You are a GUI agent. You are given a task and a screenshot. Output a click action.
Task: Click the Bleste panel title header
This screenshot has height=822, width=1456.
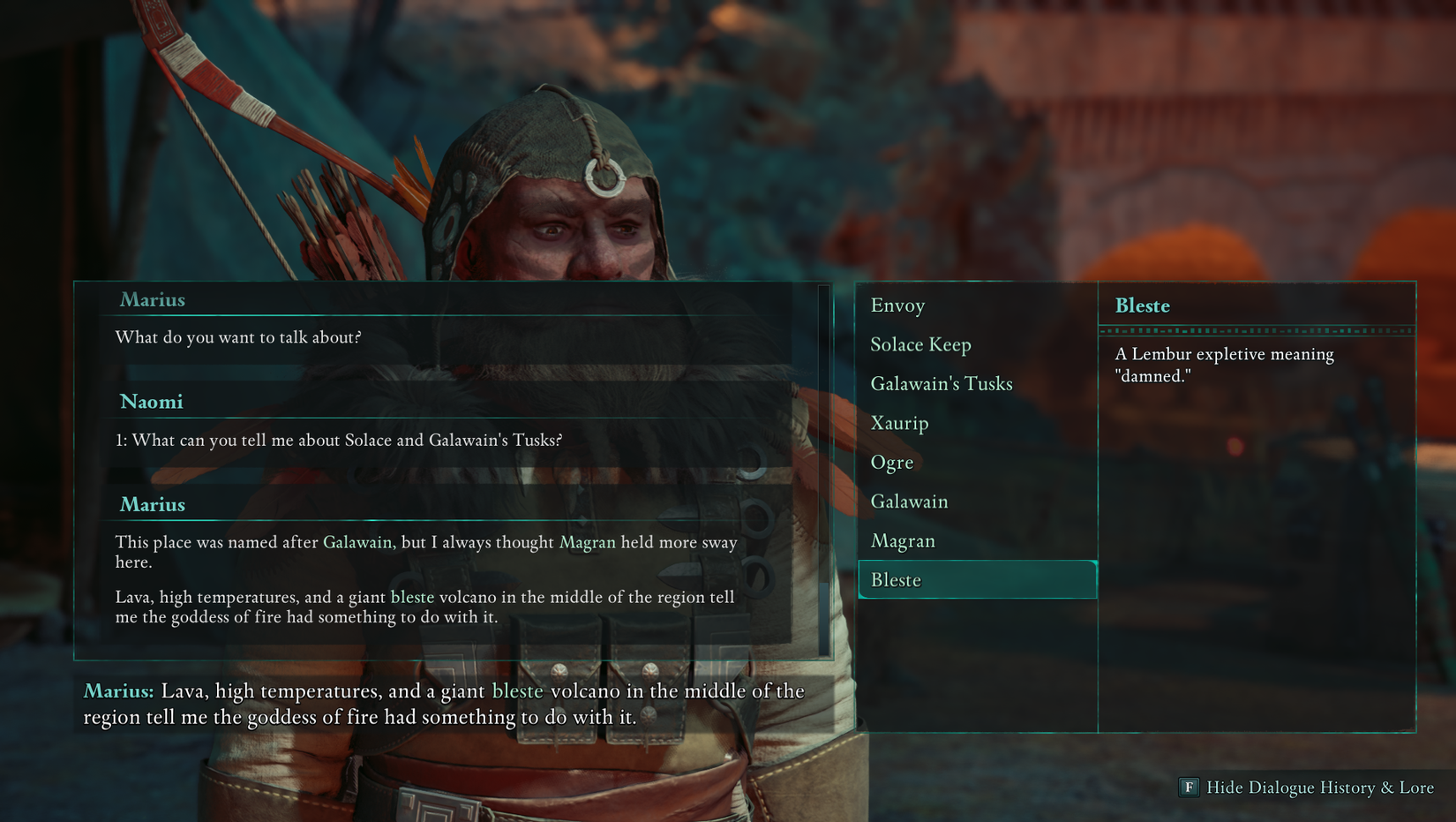(x=1142, y=305)
